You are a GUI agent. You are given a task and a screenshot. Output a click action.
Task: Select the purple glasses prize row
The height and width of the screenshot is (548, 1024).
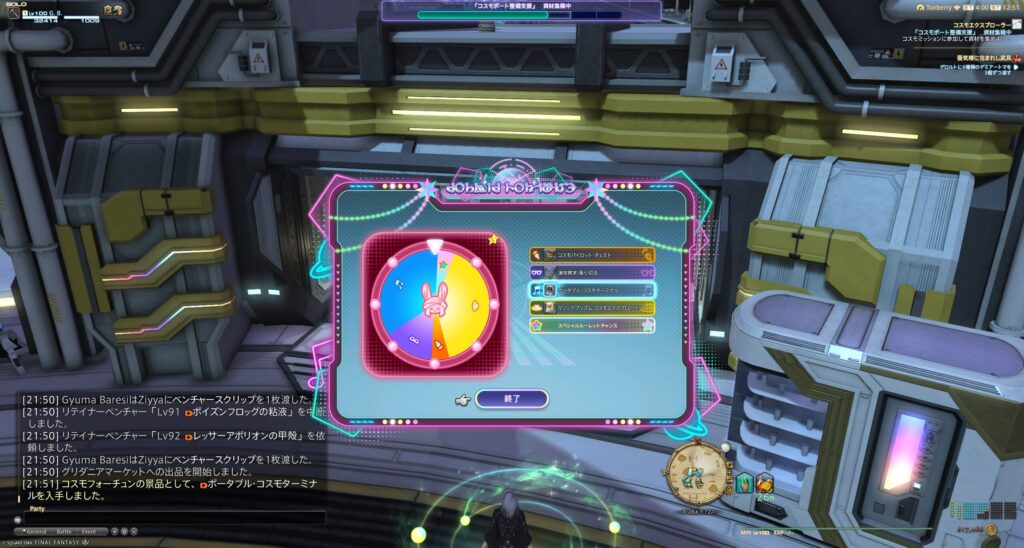[592, 272]
